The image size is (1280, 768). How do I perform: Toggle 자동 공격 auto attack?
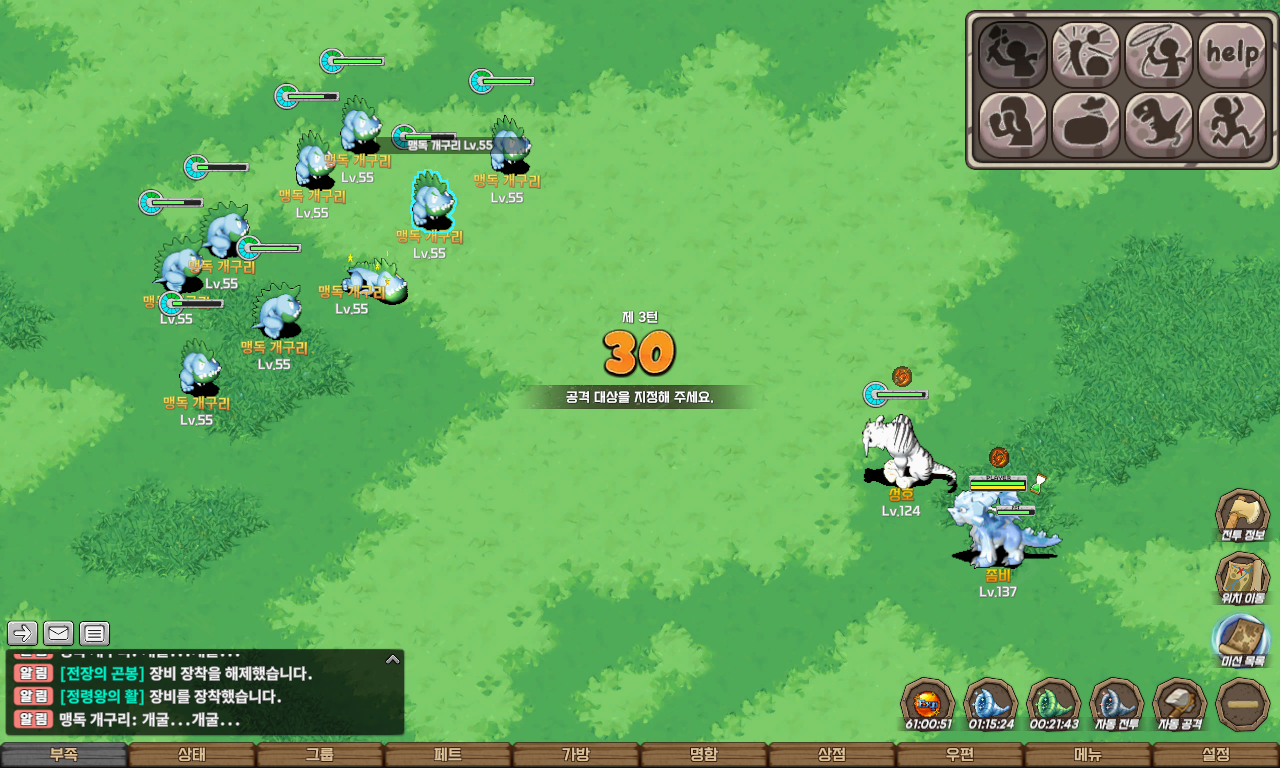click(x=1179, y=704)
